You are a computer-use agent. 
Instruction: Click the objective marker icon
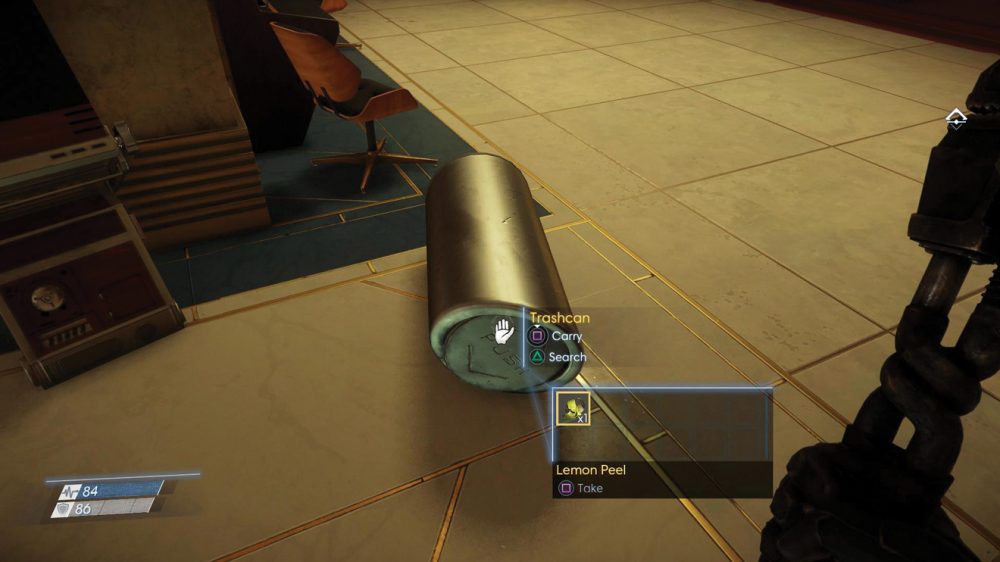coord(956,119)
